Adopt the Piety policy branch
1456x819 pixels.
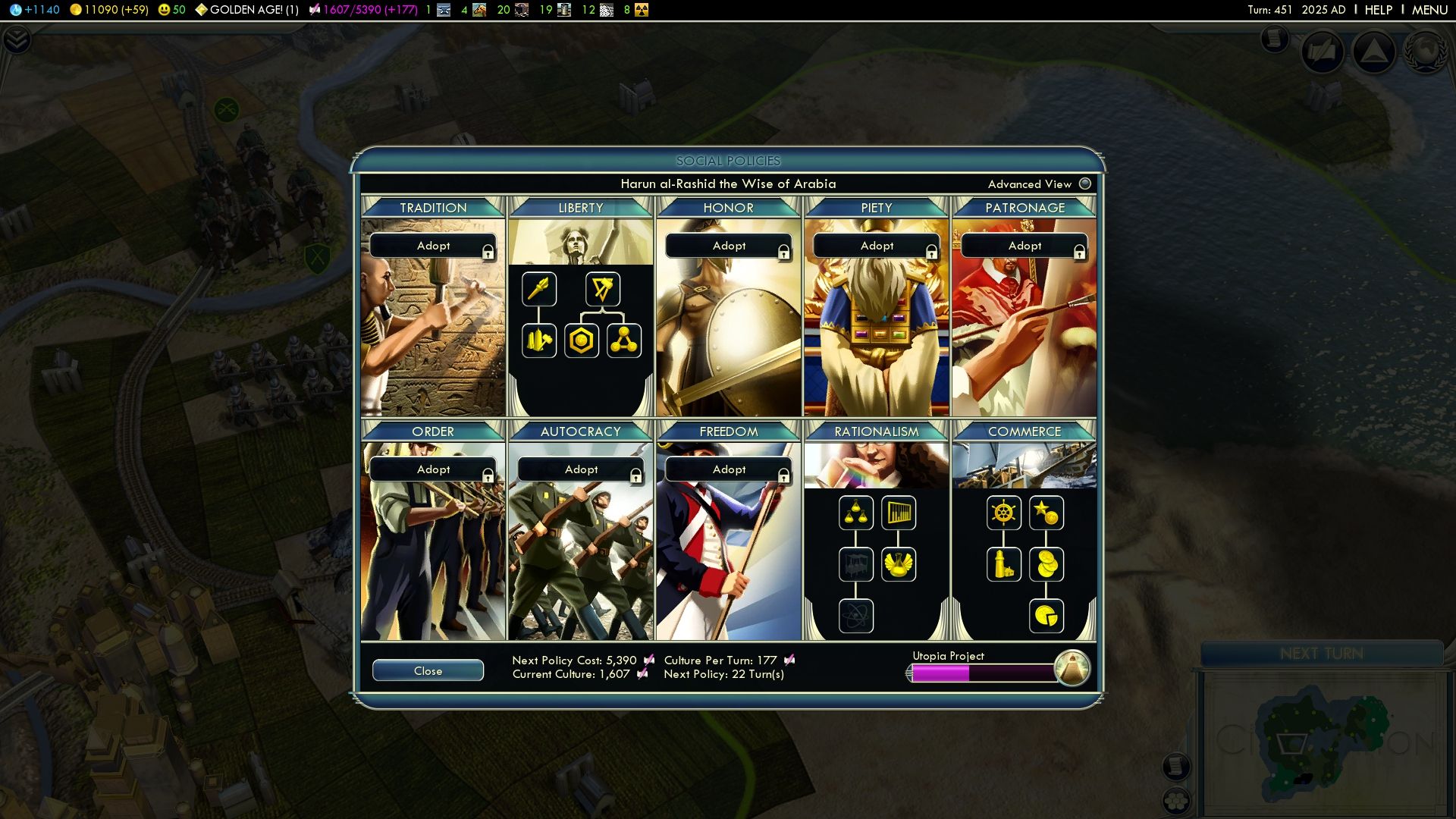pyautogui.click(x=876, y=246)
